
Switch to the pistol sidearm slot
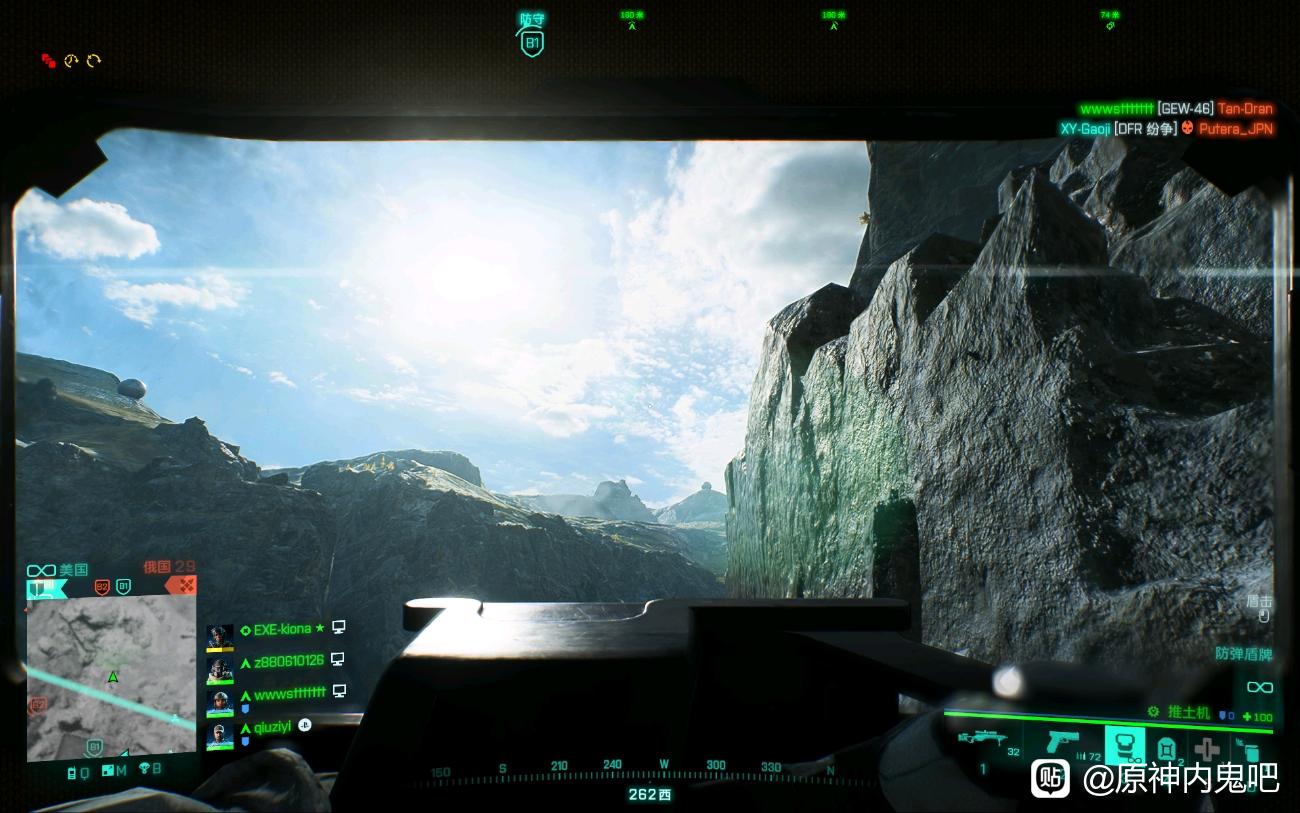(x=1061, y=743)
